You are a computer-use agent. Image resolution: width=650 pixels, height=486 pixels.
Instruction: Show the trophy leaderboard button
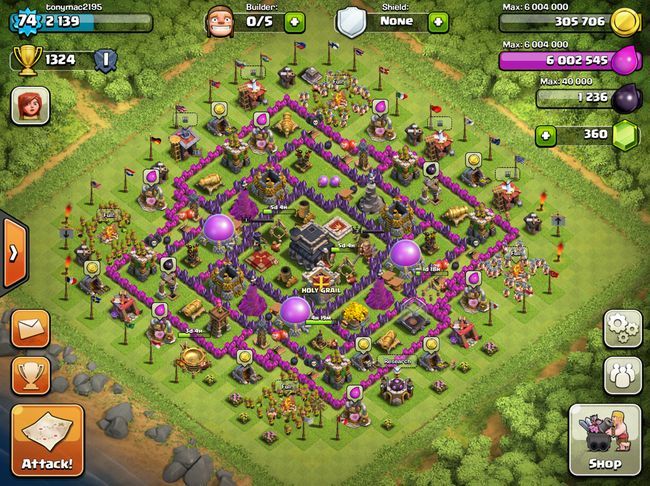point(31,375)
